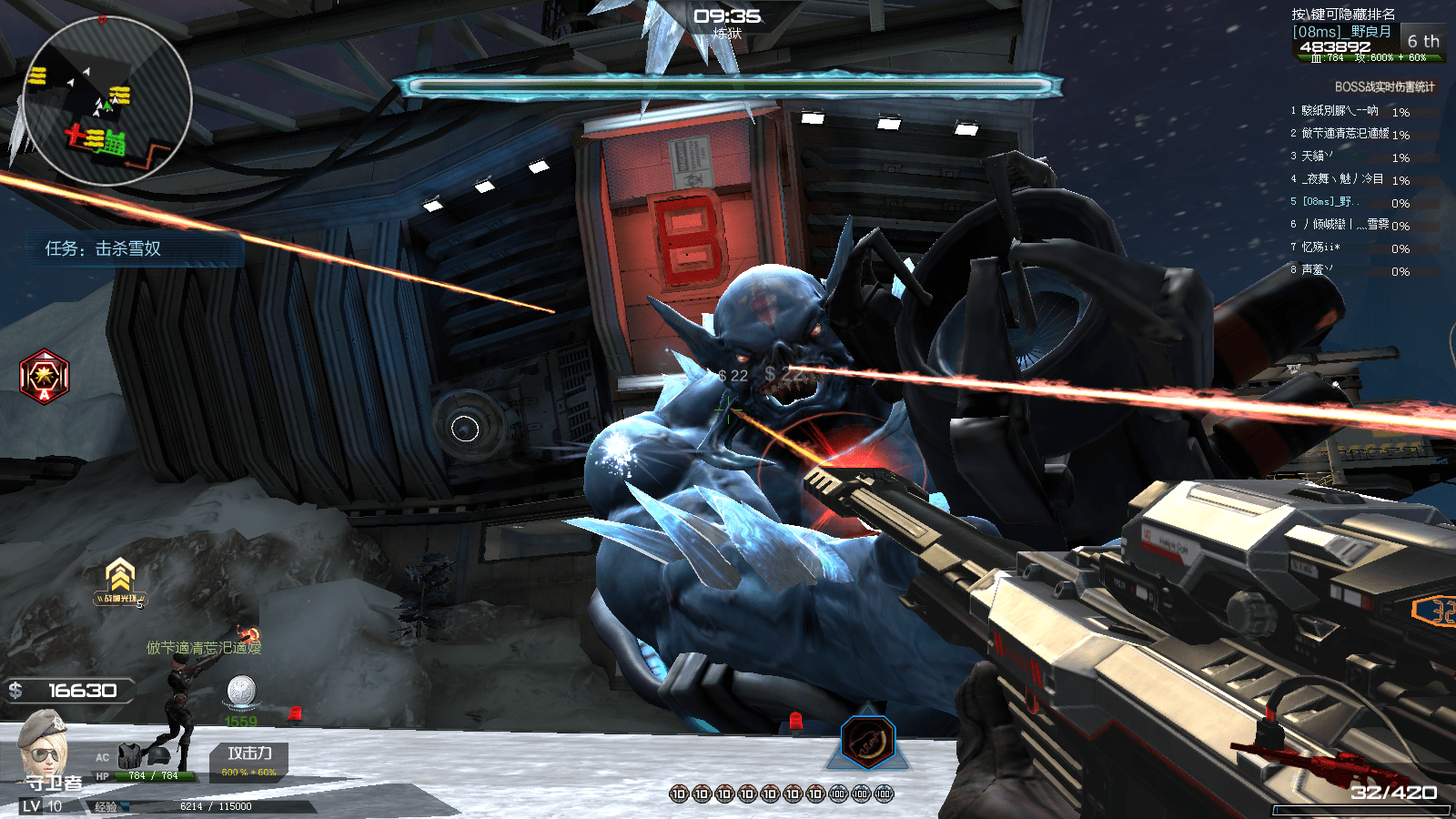This screenshot has width=1456, height=819.
Task: Open the BOSS战实时伤害统计 damage header
Action: pyautogui.click(x=1384, y=87)
